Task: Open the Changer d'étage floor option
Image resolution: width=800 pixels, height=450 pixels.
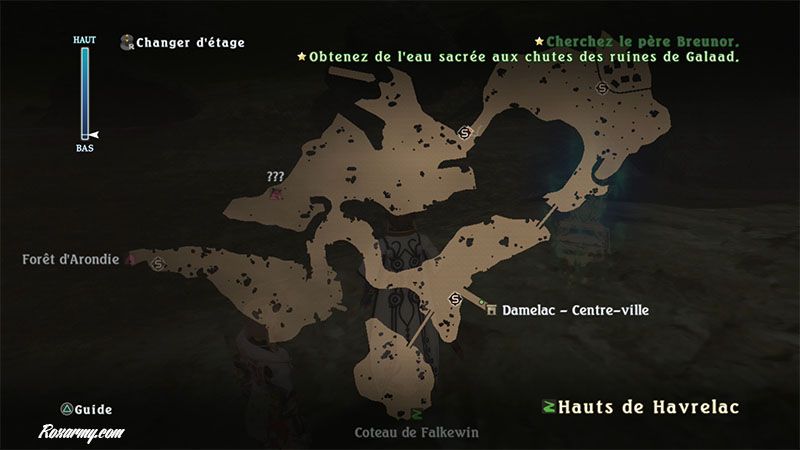Action: tap(190, 42)
